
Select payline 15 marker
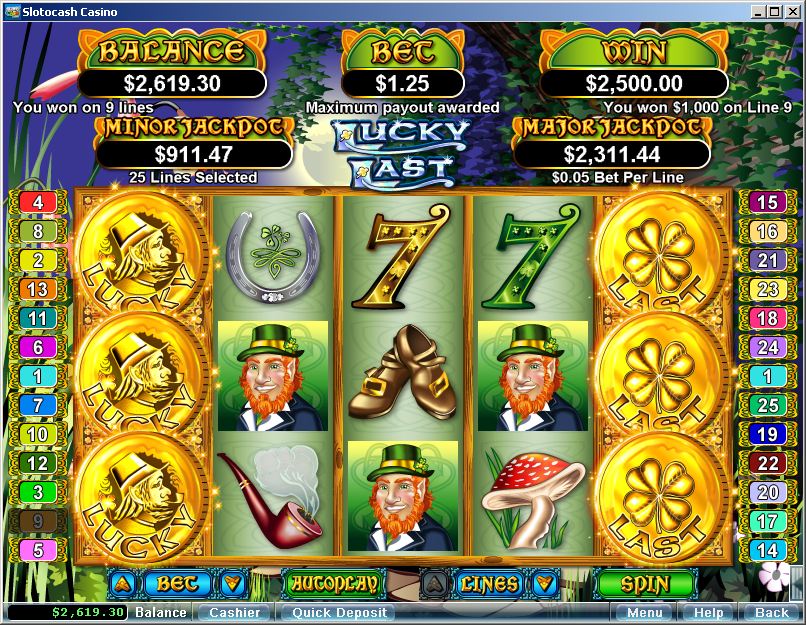click(766, 202)
